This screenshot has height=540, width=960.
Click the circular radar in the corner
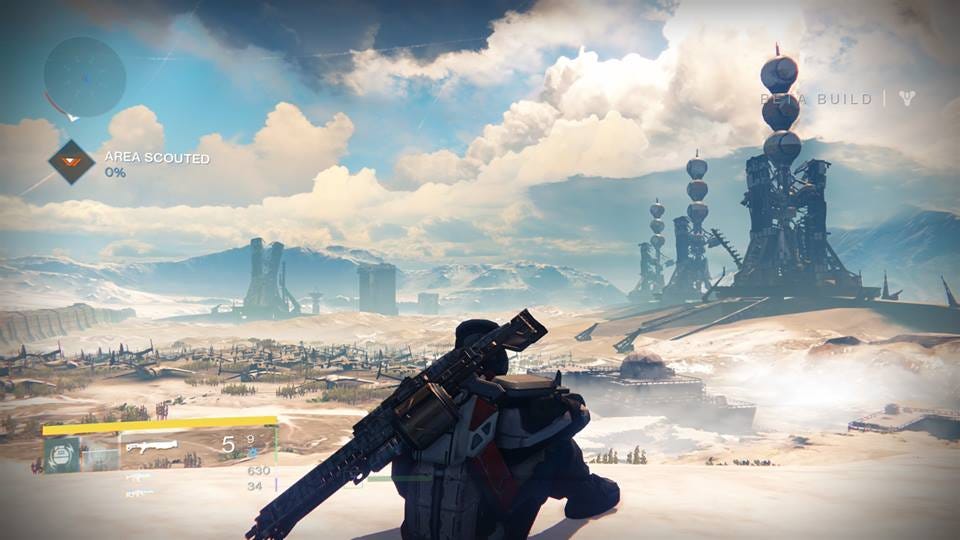point(85,77)
